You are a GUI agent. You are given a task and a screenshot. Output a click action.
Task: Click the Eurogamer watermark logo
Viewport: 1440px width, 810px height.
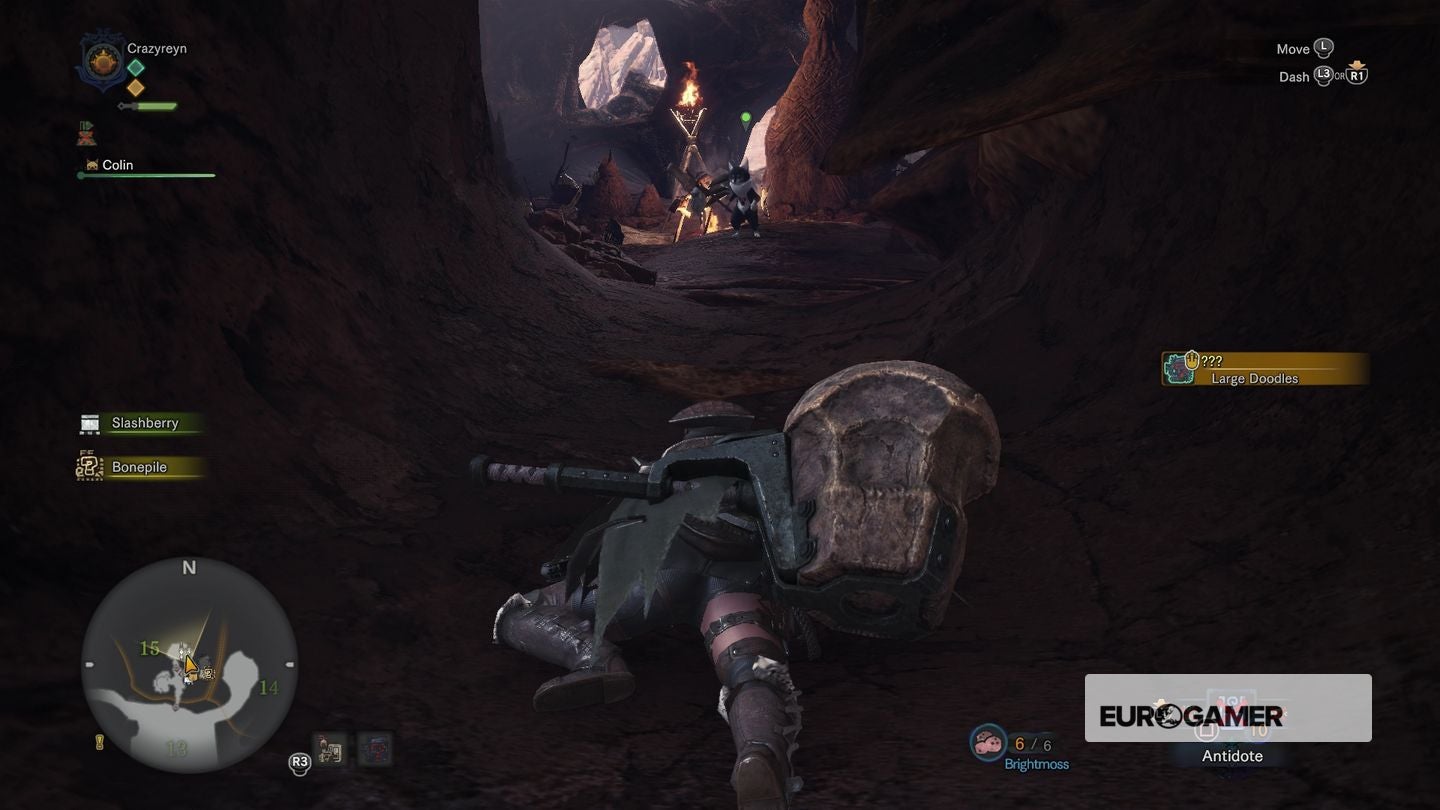point(1190,715)
